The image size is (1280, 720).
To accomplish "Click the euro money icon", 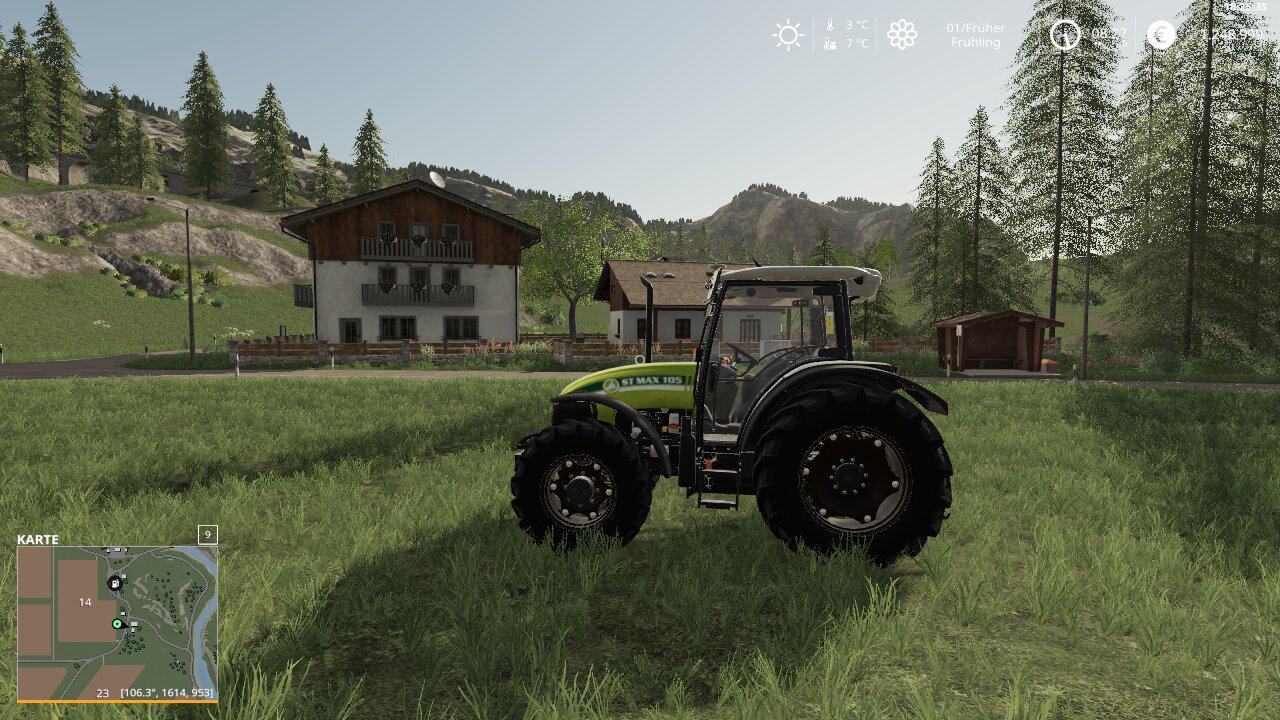I will point(1161,35).
